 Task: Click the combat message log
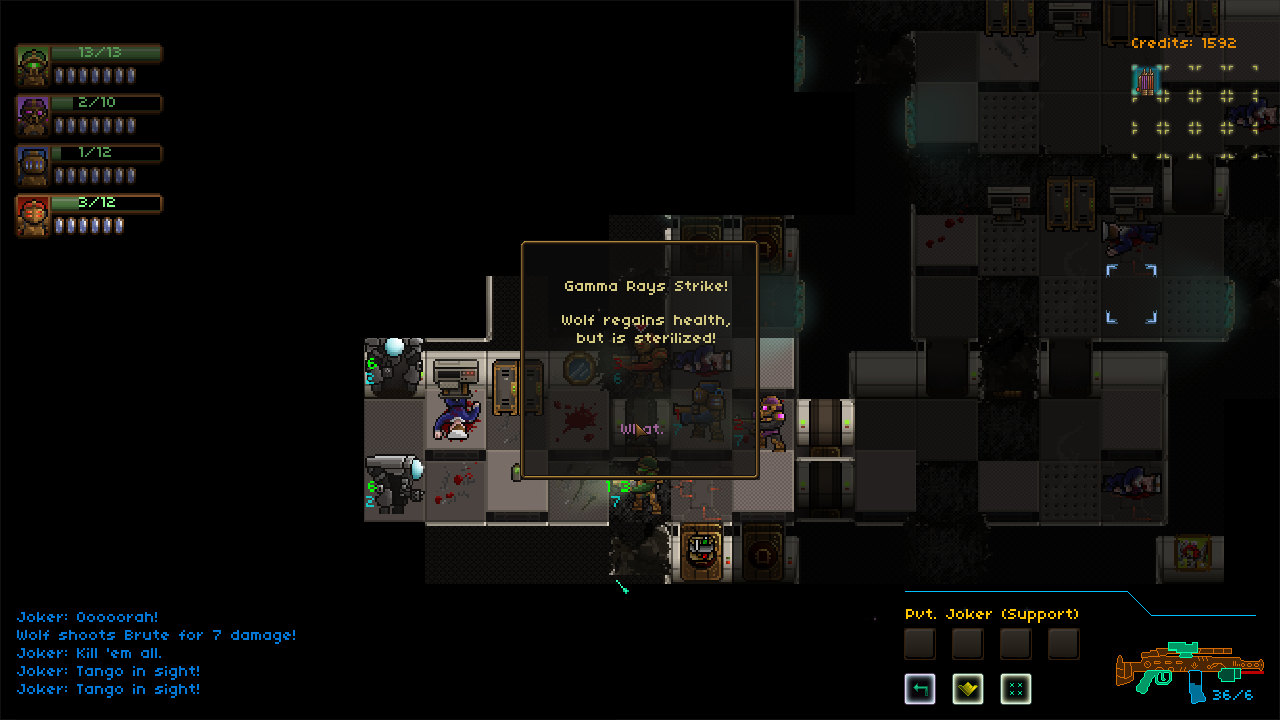pos(156,653)
